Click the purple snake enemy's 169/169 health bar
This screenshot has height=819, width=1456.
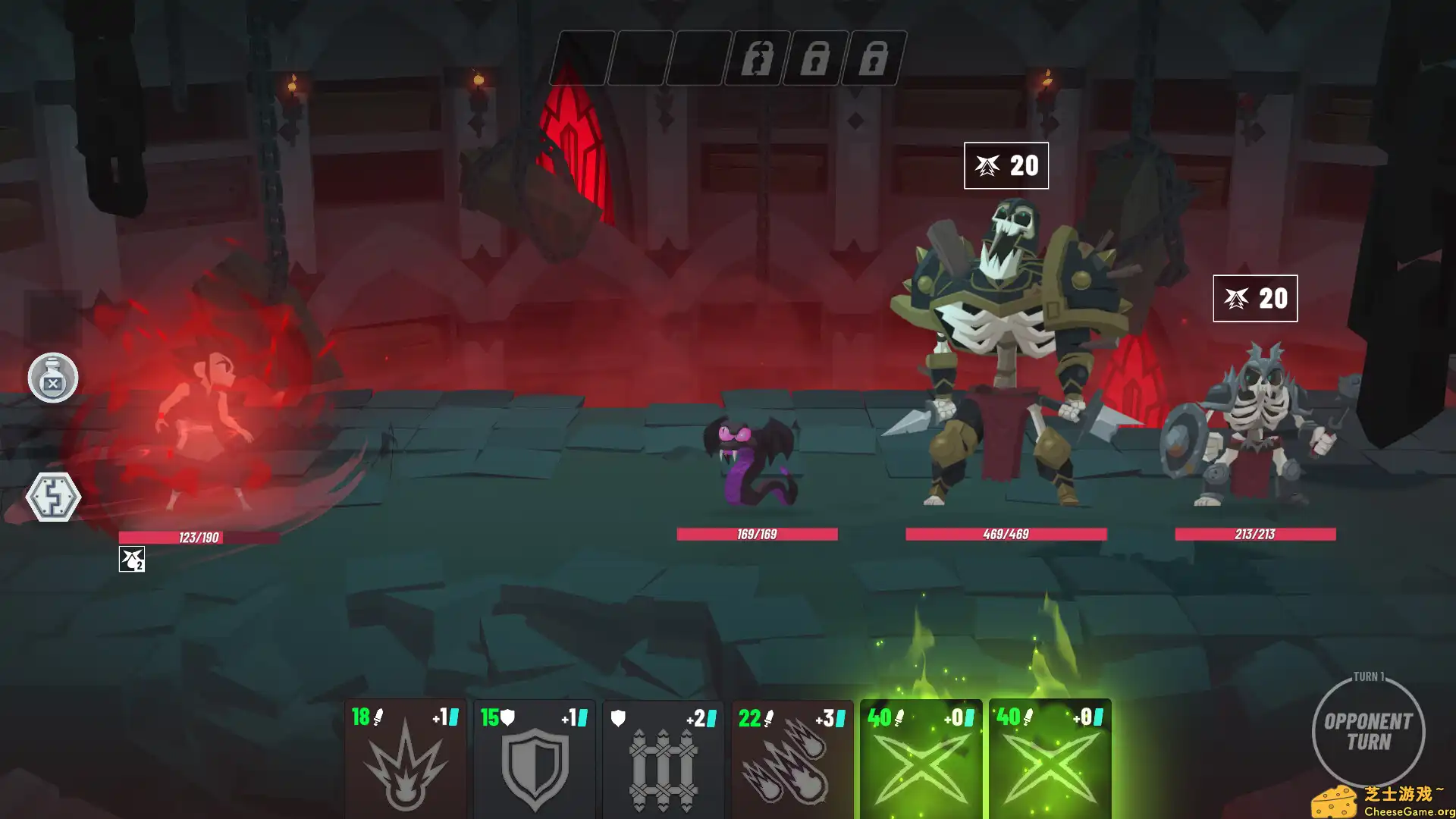click(x=757, y=534)
